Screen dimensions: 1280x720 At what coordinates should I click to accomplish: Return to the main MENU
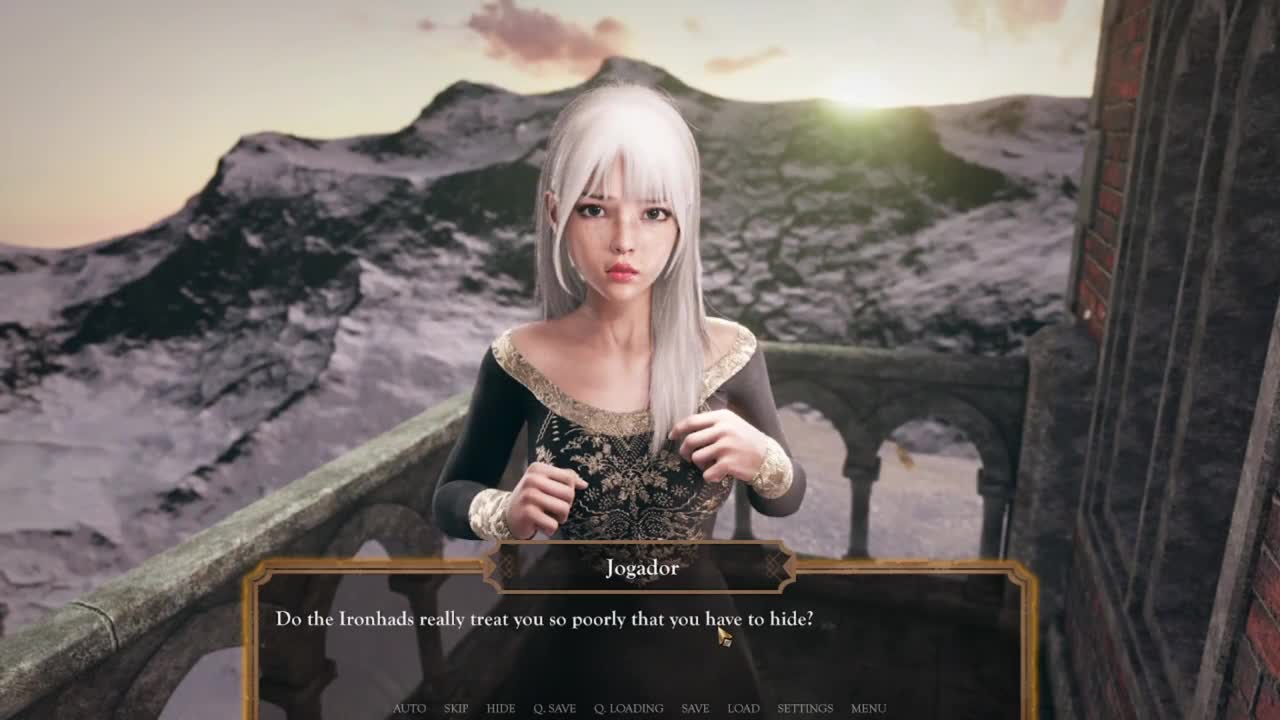coord(868,708)
